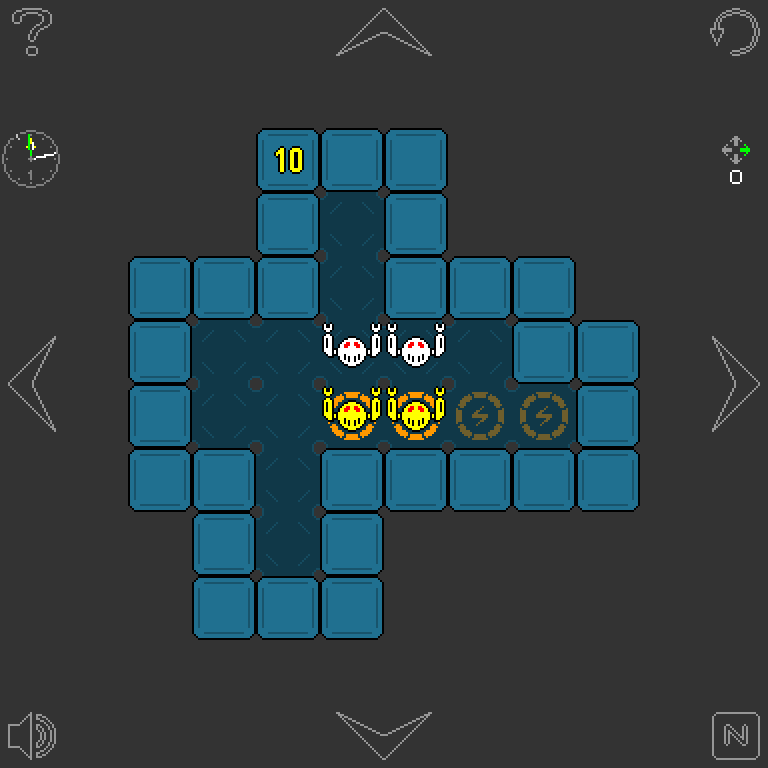Click the clock icon
The width and height of the screenshot is (768, 768).
point(31,157)
